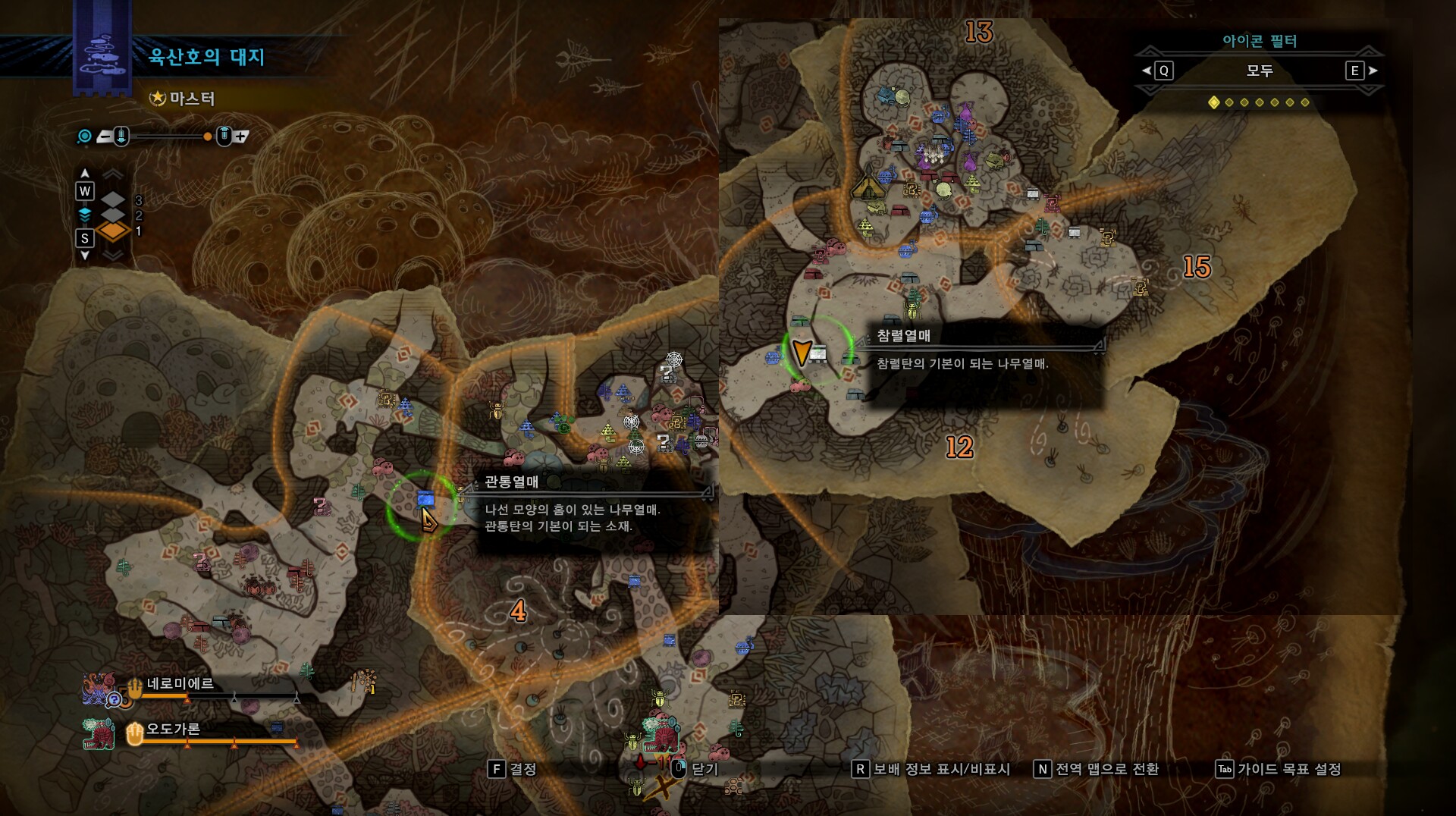This screenshot has width=1456, height=816.
Task: Click the orange zoom slider handle
Action: tap(207, 137)
